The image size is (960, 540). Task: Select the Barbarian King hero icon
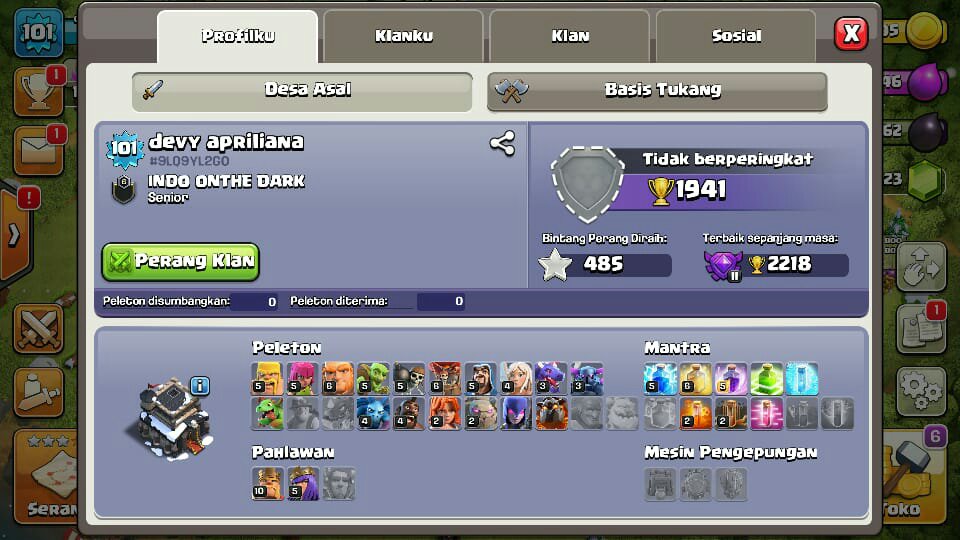tap(267, 484)
